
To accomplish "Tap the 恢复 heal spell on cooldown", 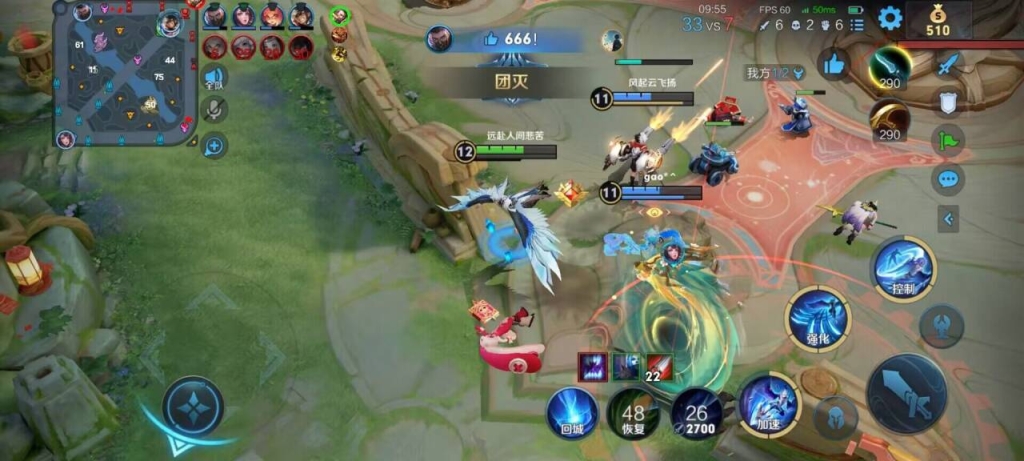I will [x=633, y=413].
